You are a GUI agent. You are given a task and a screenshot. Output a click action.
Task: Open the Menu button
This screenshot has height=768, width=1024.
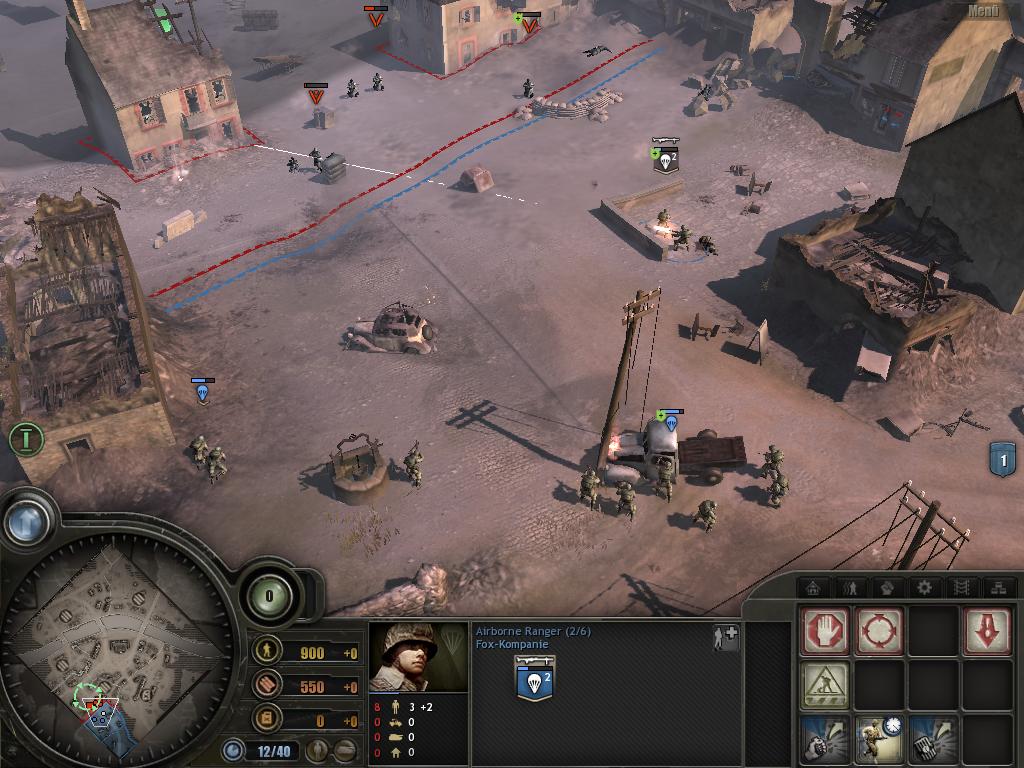pos(983,11)
